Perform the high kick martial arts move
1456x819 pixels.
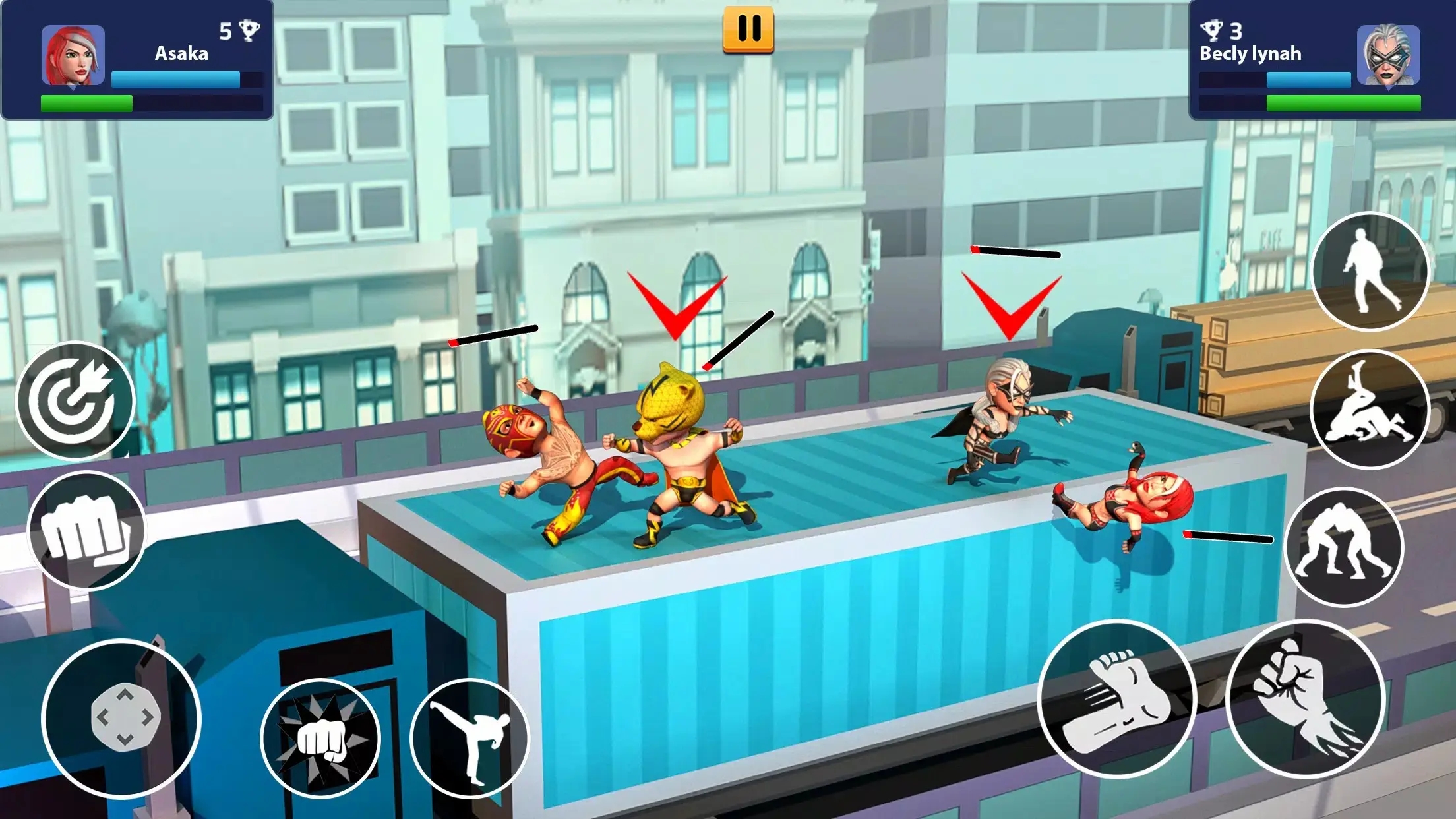(470, 738)
